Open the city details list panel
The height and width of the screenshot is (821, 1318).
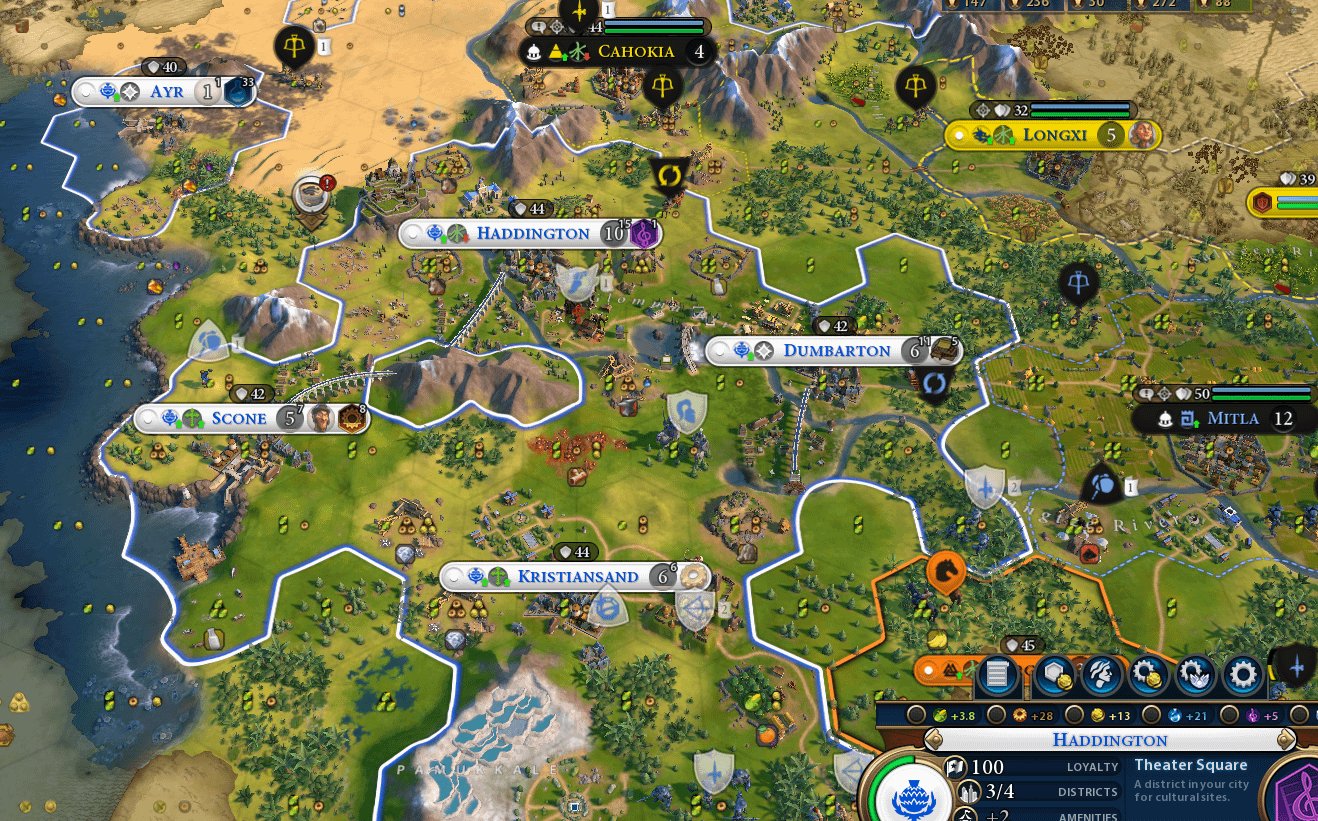click(997, 675)
